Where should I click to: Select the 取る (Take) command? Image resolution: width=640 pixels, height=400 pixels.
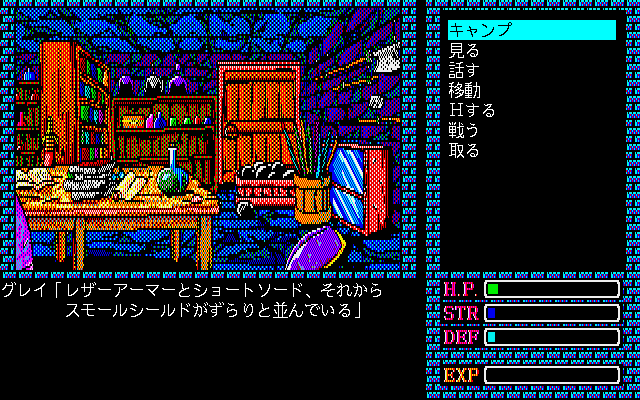pos(464,150)
